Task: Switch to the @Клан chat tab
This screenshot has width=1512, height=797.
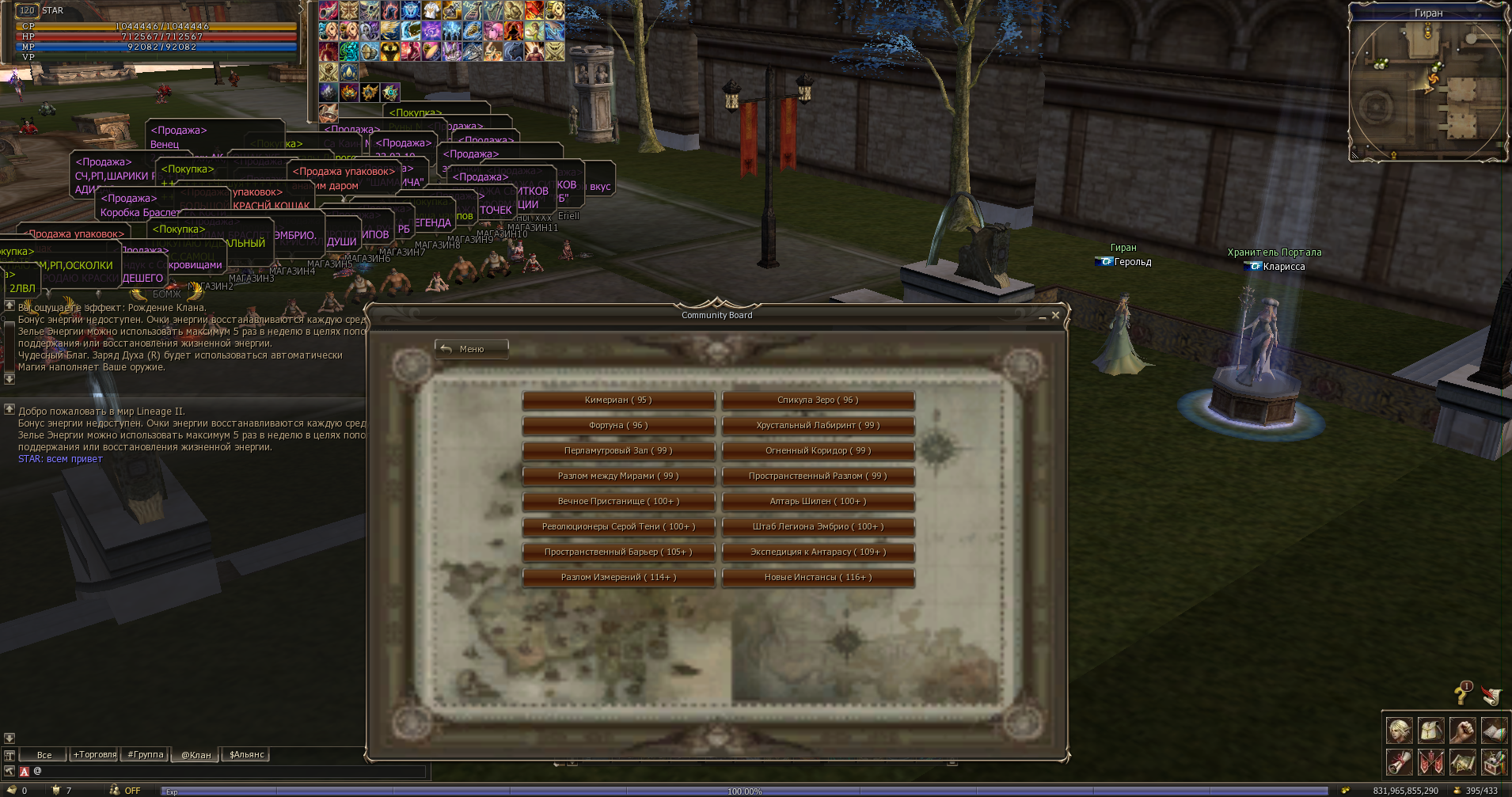Action: pos(196,755)
